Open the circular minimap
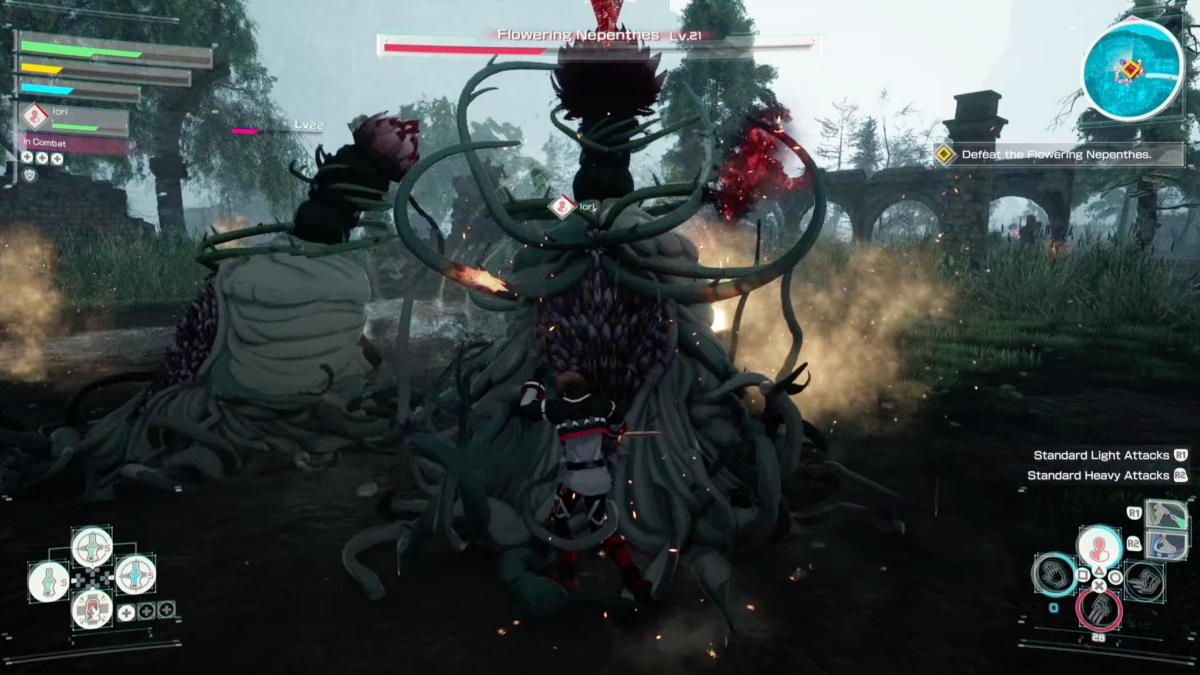 pos(1132,69)
